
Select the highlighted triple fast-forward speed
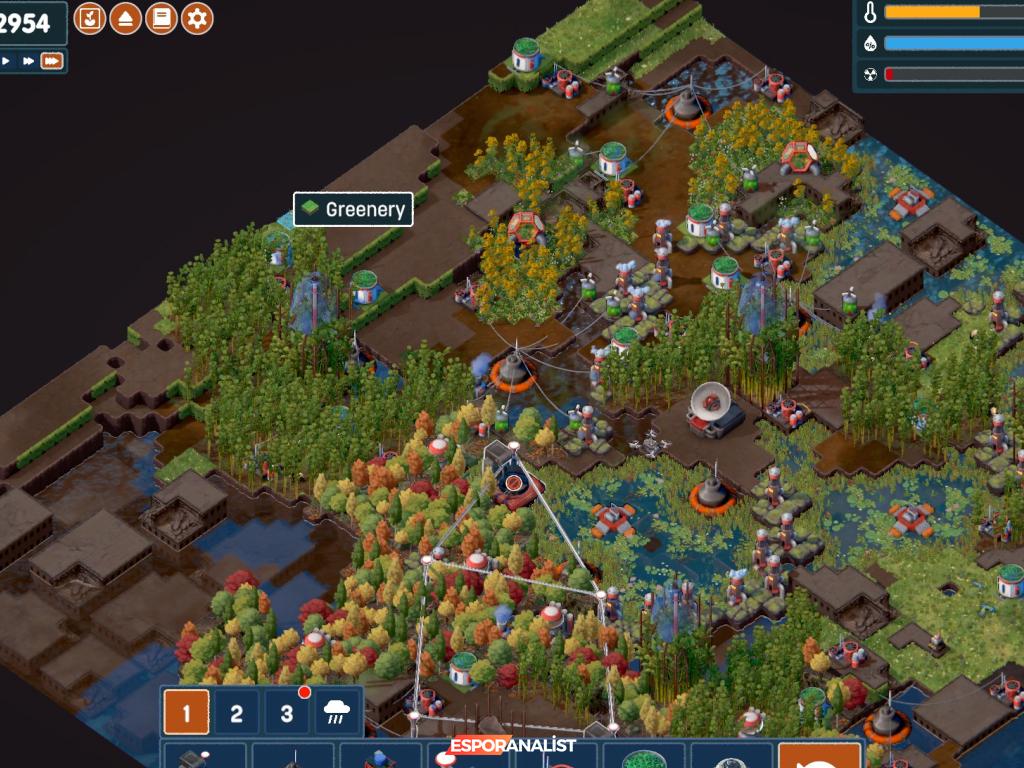coord(52,61)
